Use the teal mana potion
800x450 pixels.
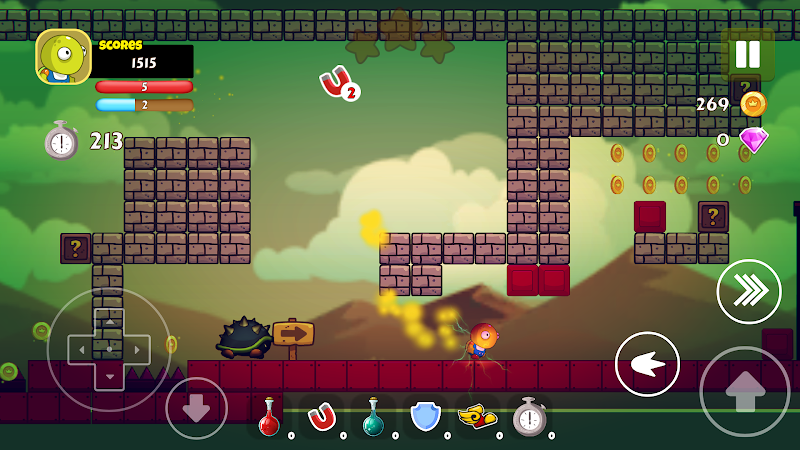pyautogui.click(x=373, y=417)
